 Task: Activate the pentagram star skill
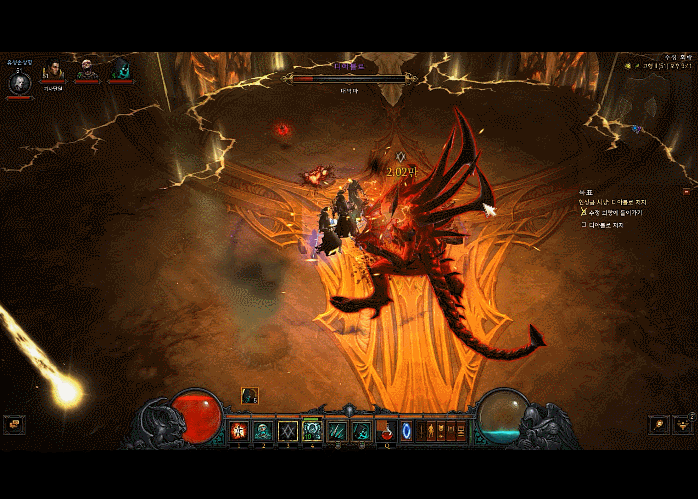(x=287, y=431)
